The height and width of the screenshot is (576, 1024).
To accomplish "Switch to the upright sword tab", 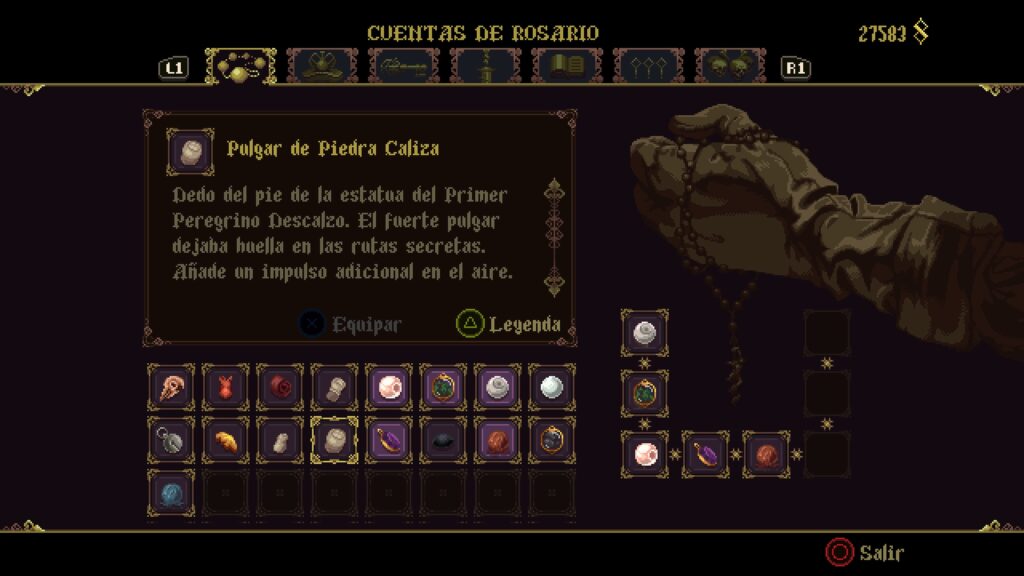I will [486, 66].
